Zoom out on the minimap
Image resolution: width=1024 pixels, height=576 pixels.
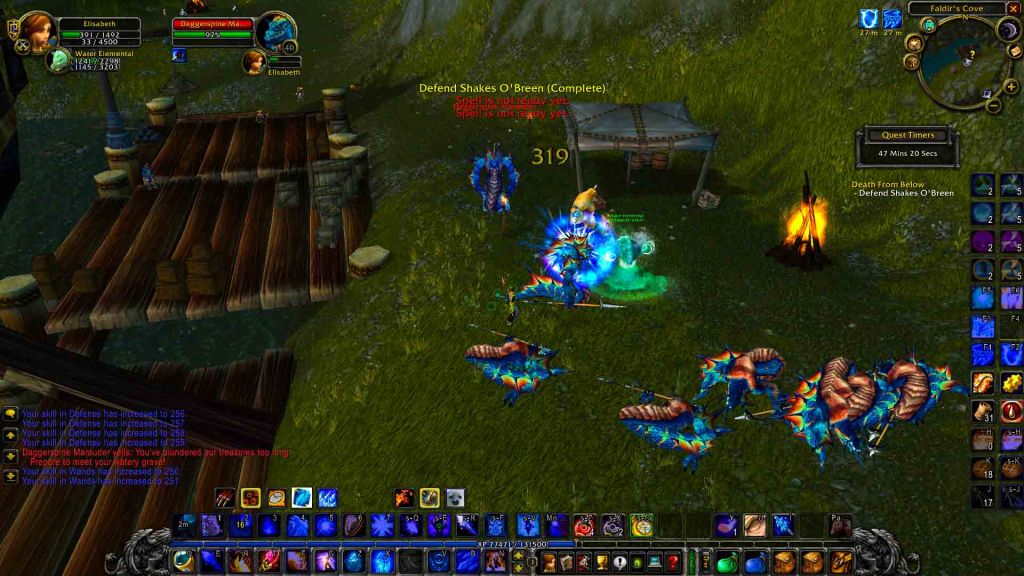993,105
